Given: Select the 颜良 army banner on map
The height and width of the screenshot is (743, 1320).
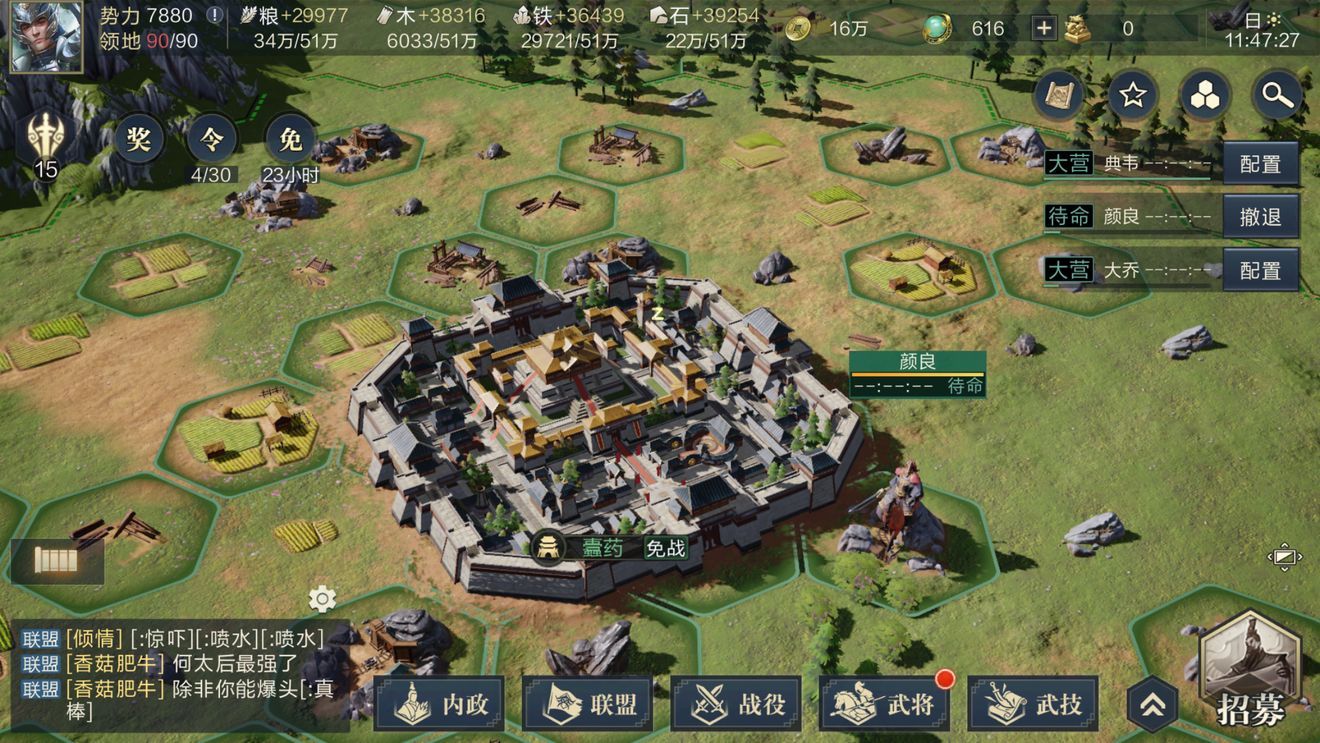Looking at the screenshot, I should (x=917, y=374).
